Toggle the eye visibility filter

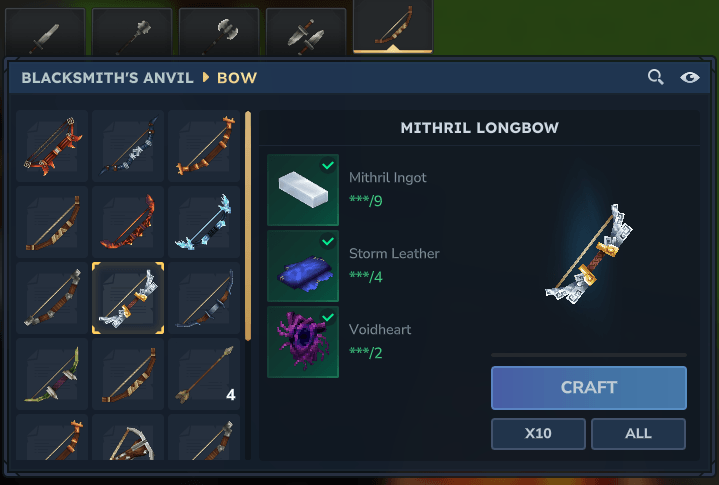(689, 77)
